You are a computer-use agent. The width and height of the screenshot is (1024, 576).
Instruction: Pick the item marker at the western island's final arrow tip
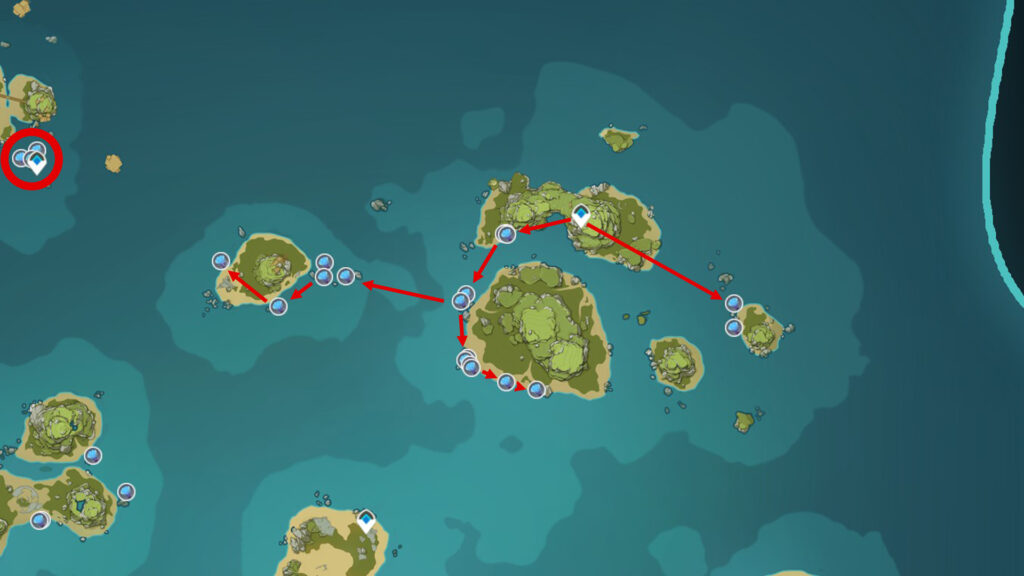[x=221, y=261]
